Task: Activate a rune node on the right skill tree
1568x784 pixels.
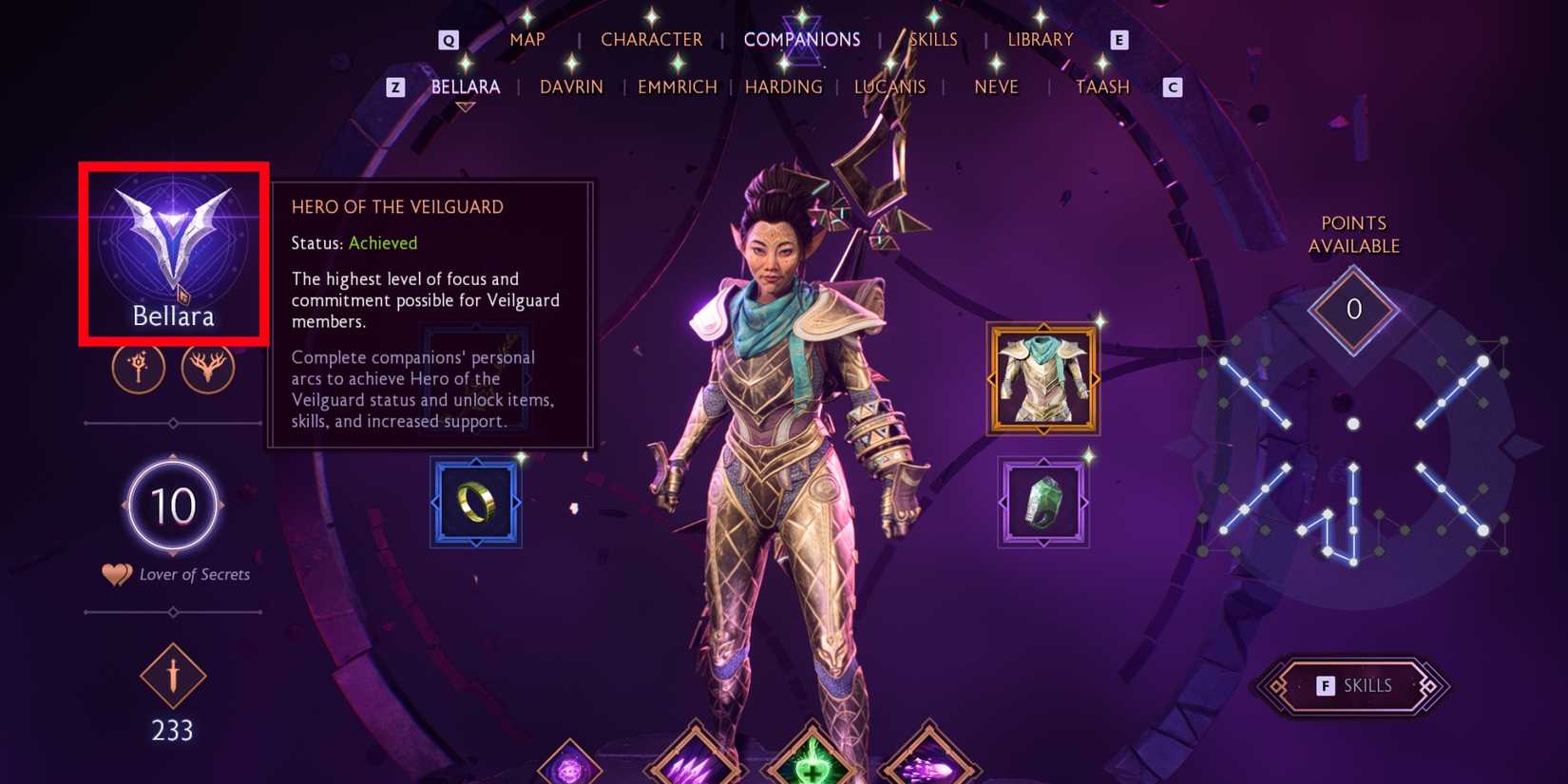Action: [1482, 361]
